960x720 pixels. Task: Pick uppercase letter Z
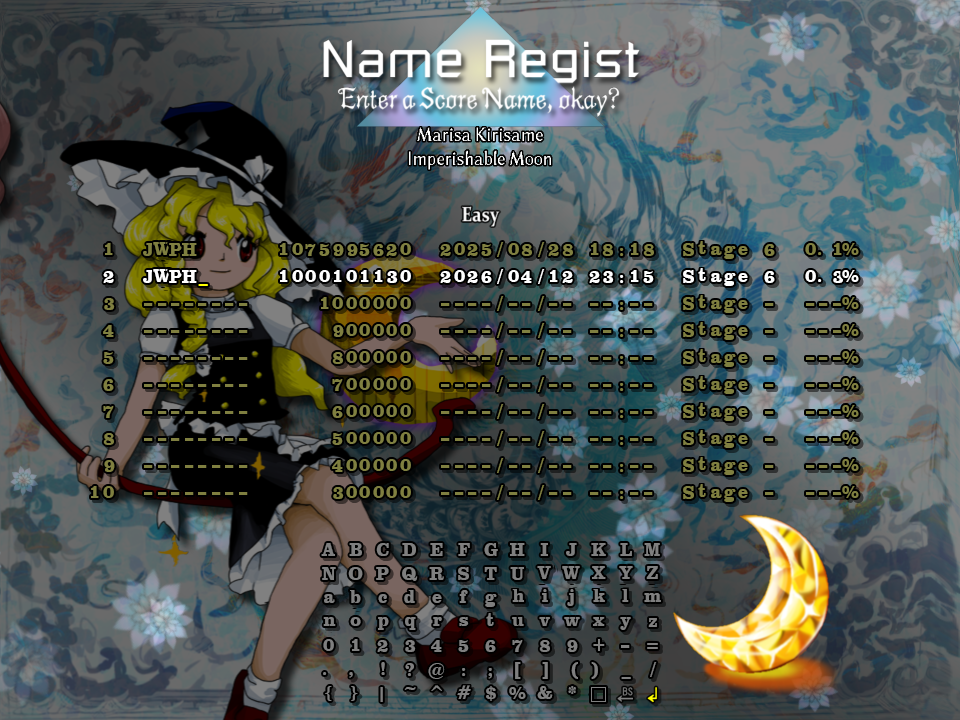pyautogui.click(x=653, y=574)
